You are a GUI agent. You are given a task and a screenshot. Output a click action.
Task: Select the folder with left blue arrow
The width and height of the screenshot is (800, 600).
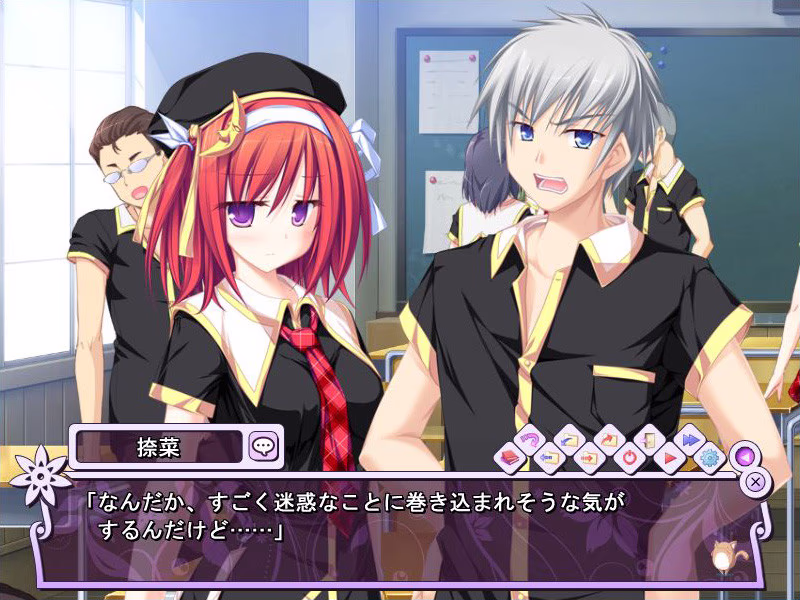point(548,459)
